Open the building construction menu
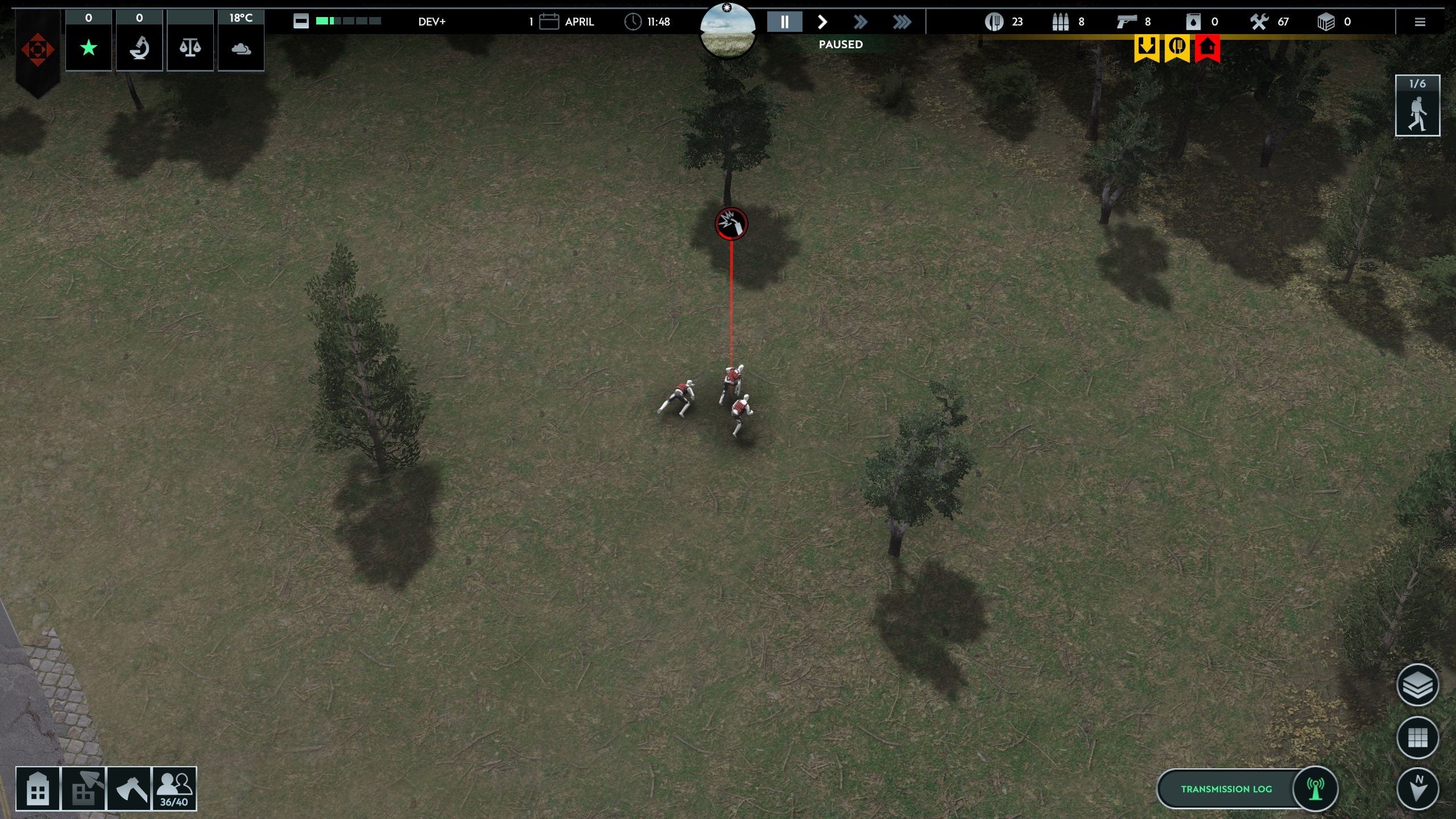Viewport: 1456px width, 819px height. tap(38, 788)
